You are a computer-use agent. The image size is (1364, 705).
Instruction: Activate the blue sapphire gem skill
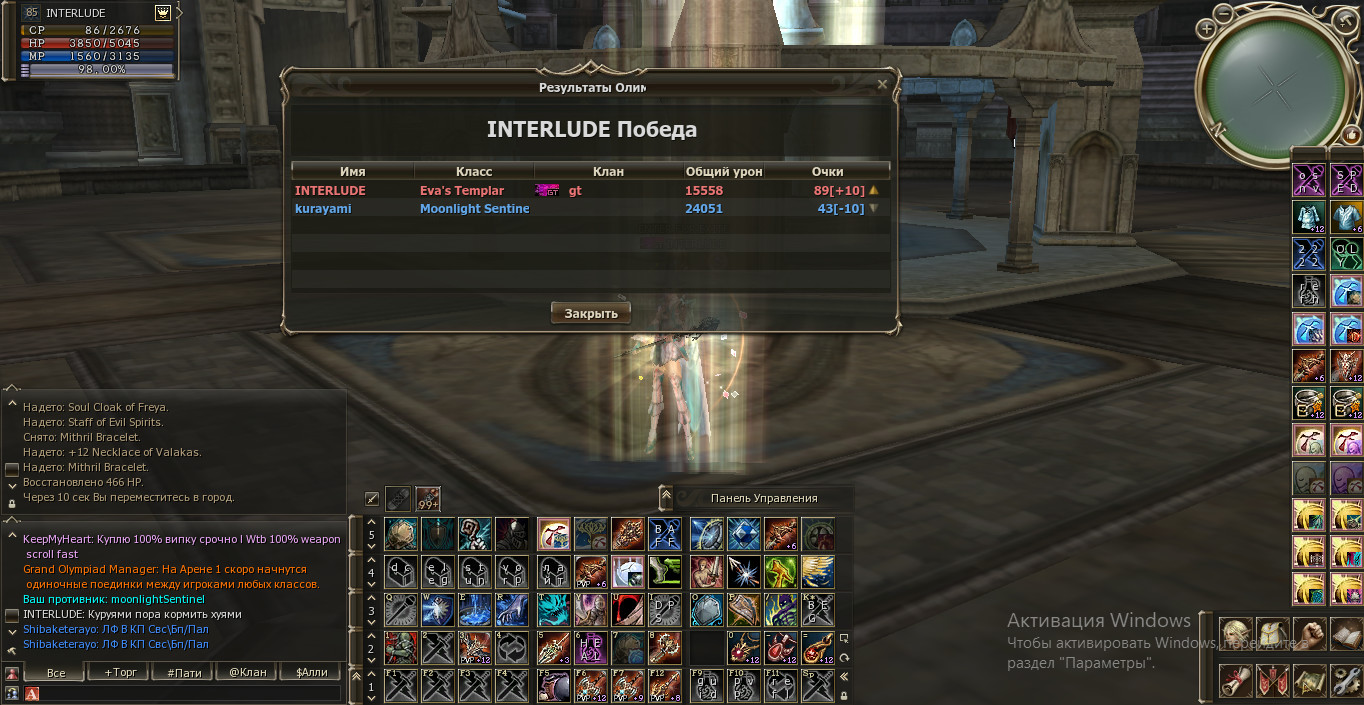pyautogui.click(x=743, y=534)
